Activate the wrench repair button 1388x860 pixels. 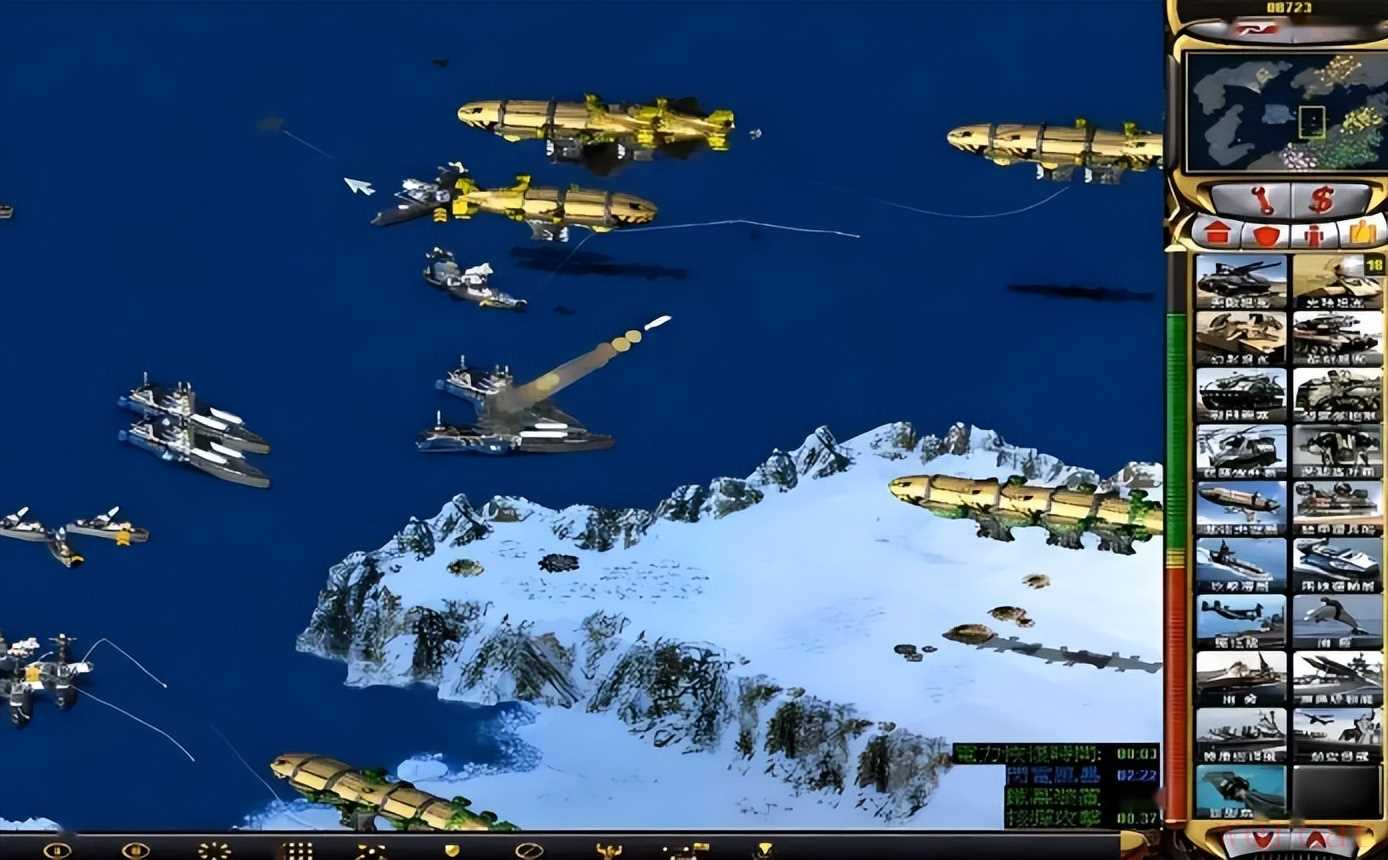pyautogui.click(x=1261, y=199)
